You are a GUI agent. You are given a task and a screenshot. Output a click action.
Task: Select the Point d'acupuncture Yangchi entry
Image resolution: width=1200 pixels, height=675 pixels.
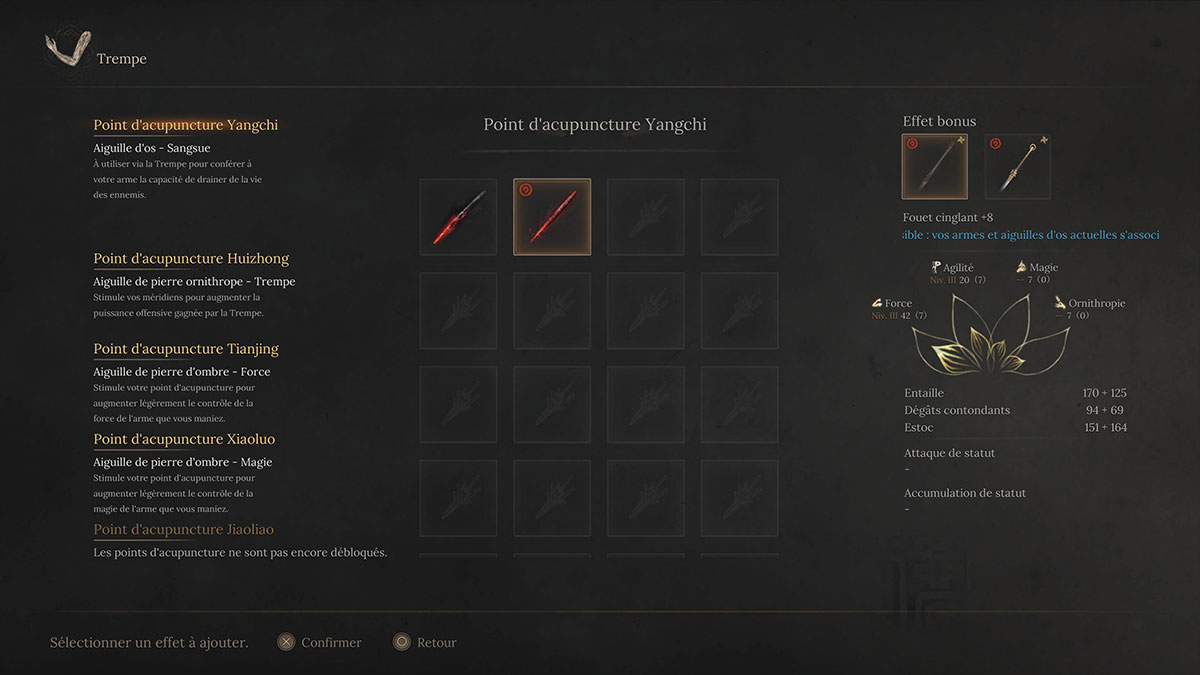tap(186, 125)
